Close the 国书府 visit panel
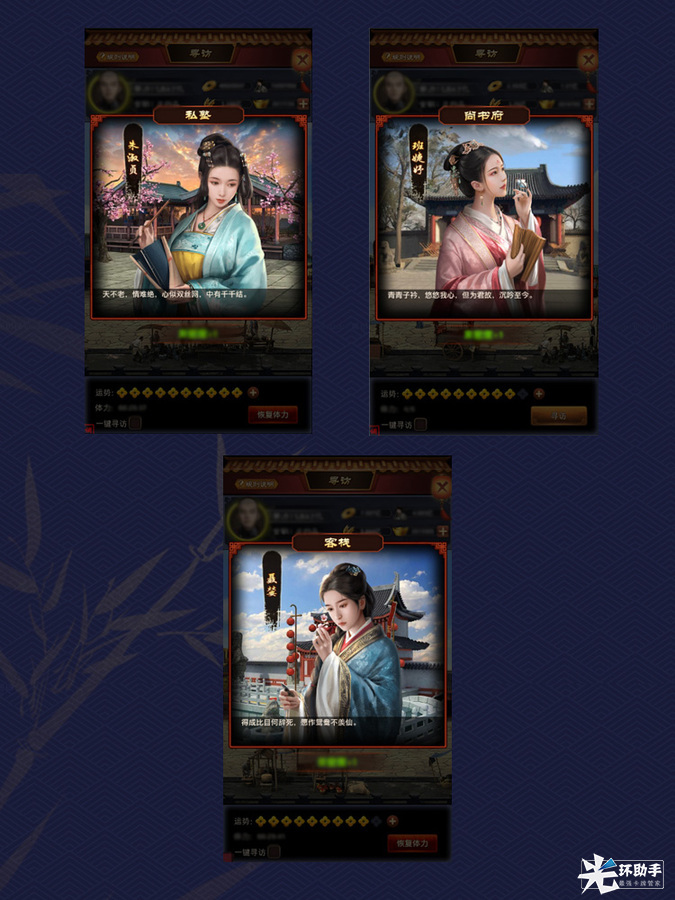Viewport: 675px width, 900px height. coord(588,59)
